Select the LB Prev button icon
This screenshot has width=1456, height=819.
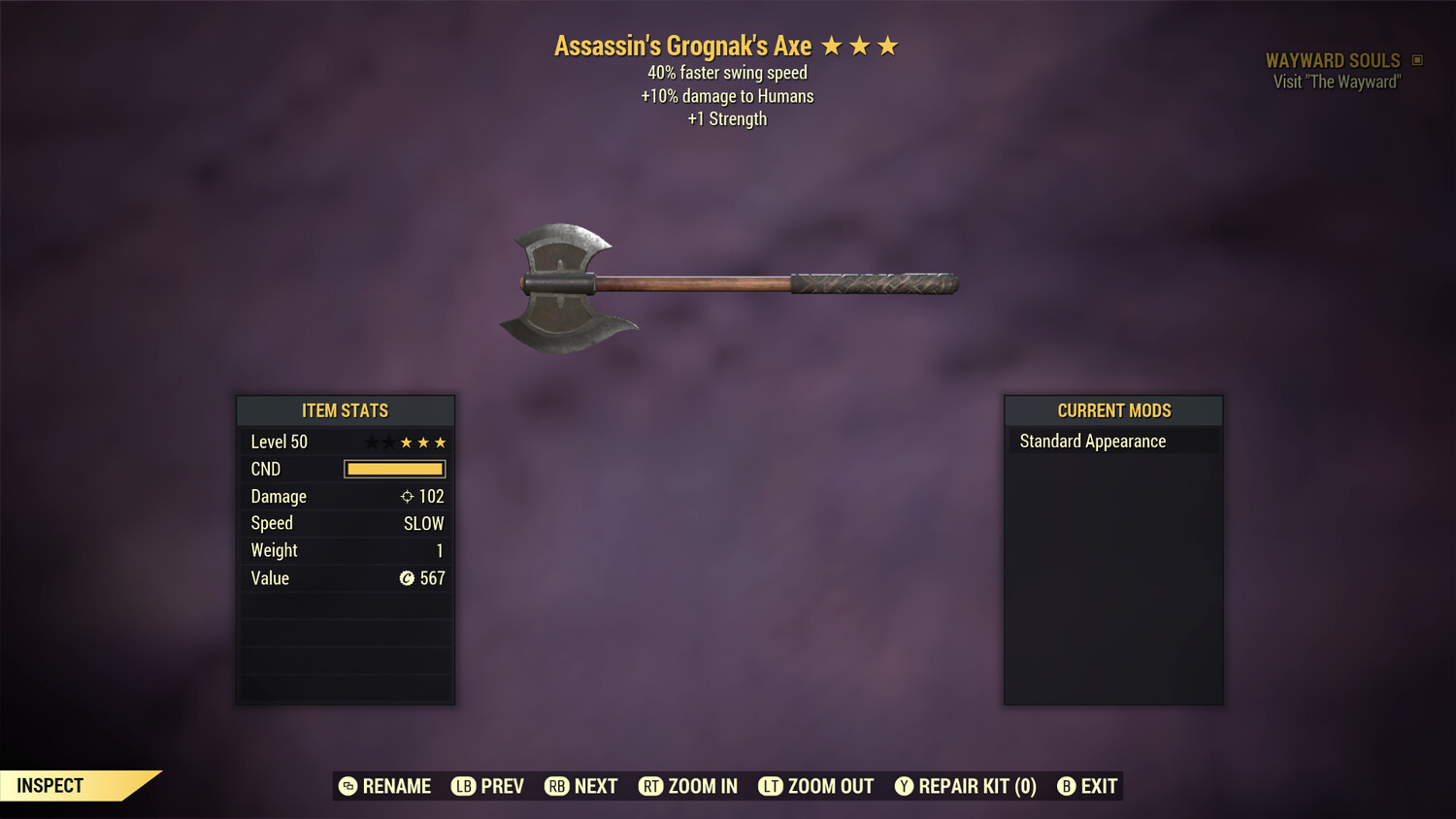tap(462, 786)
